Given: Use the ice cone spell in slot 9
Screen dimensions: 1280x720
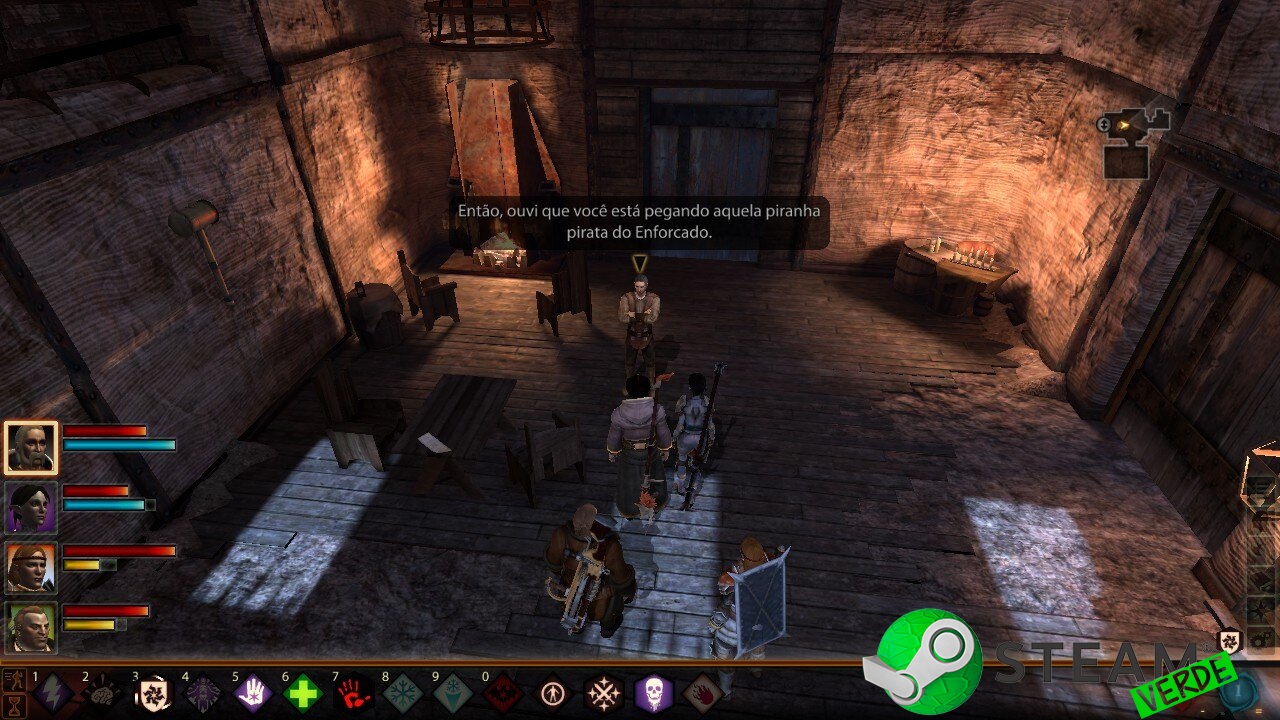Looking at the screenshot, I should click(453, 692).
